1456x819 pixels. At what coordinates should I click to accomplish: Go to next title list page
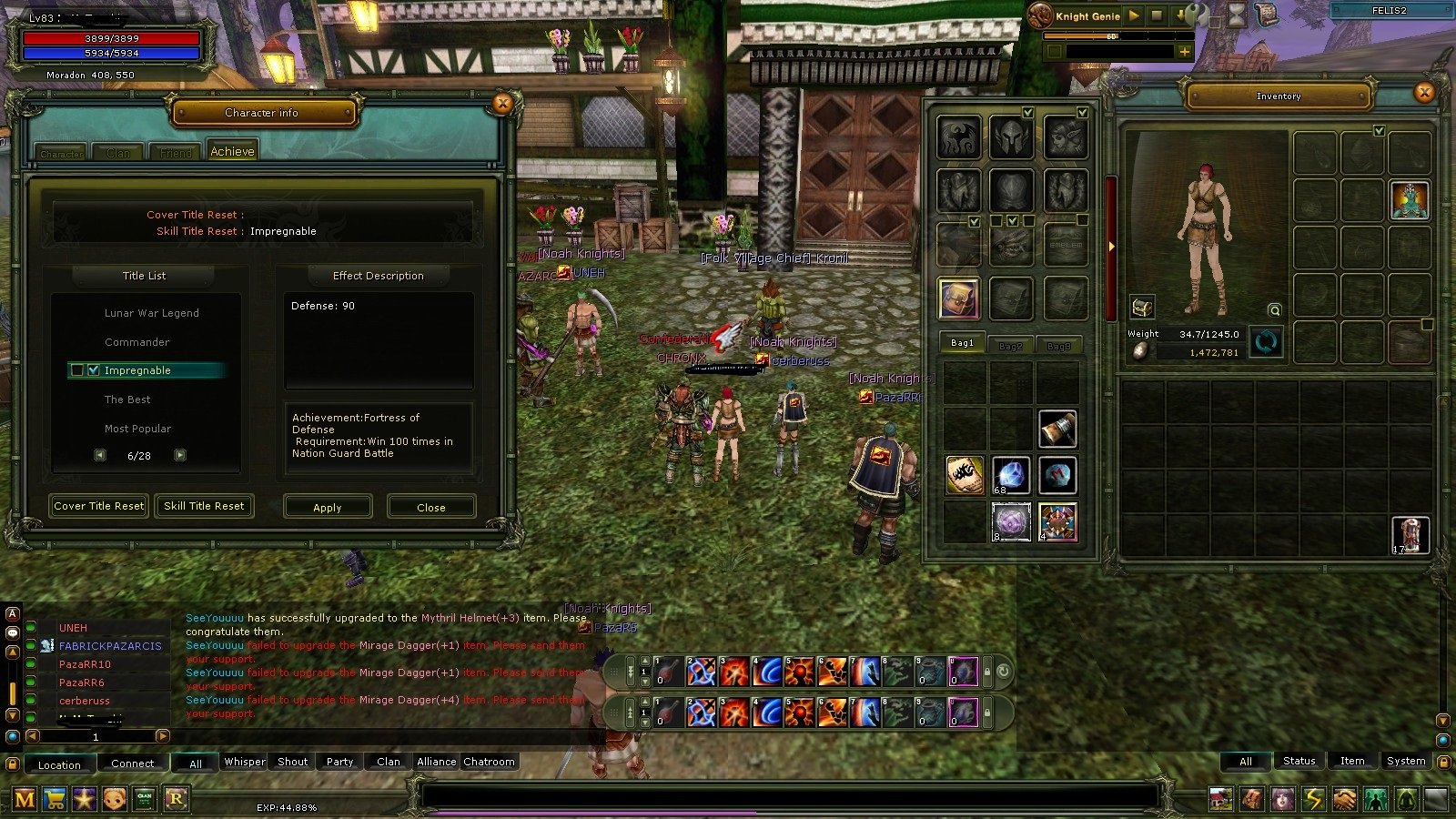tap(180, 455)
